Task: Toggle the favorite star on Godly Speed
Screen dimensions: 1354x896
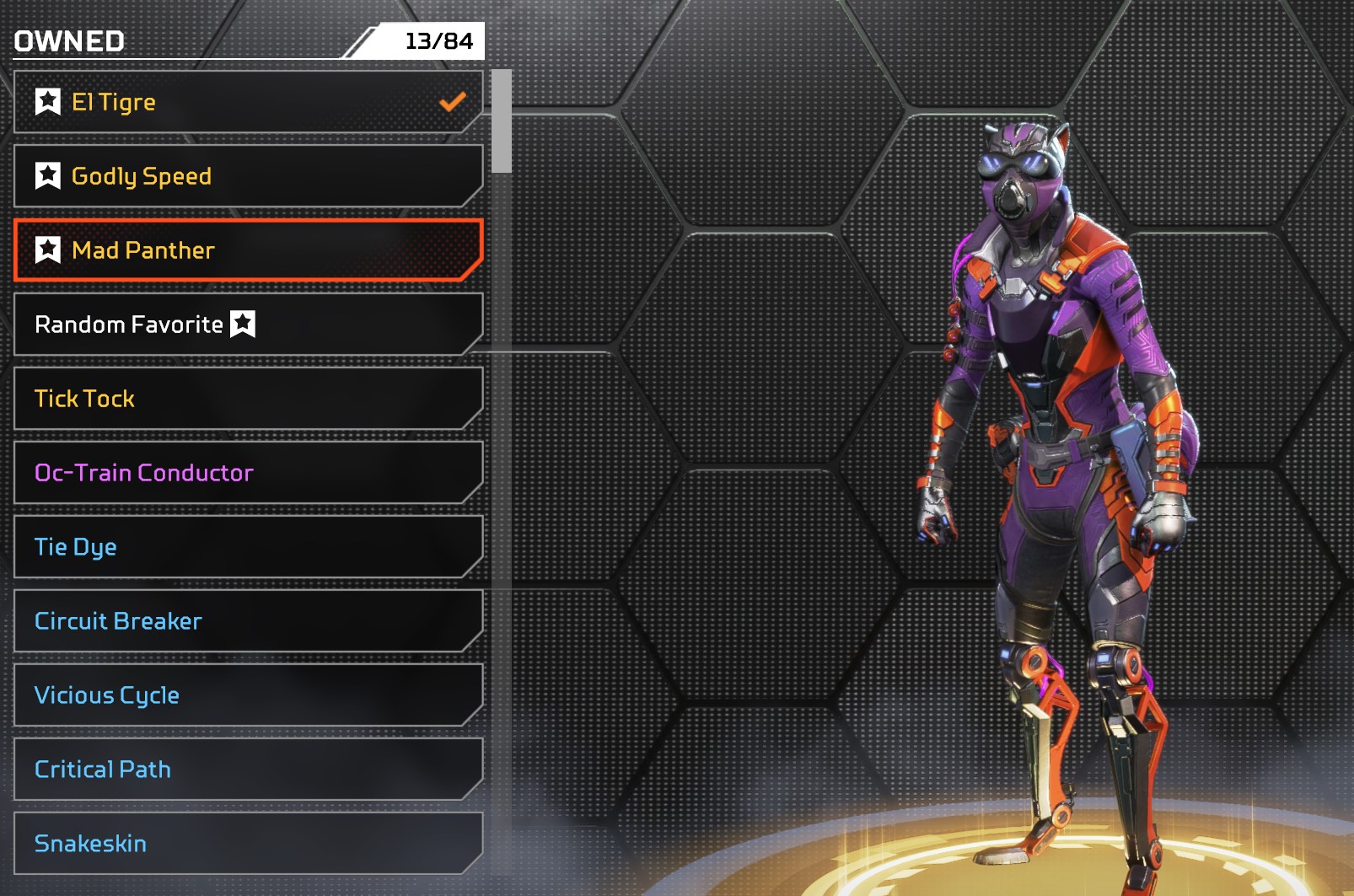Action: coord(48,176)
